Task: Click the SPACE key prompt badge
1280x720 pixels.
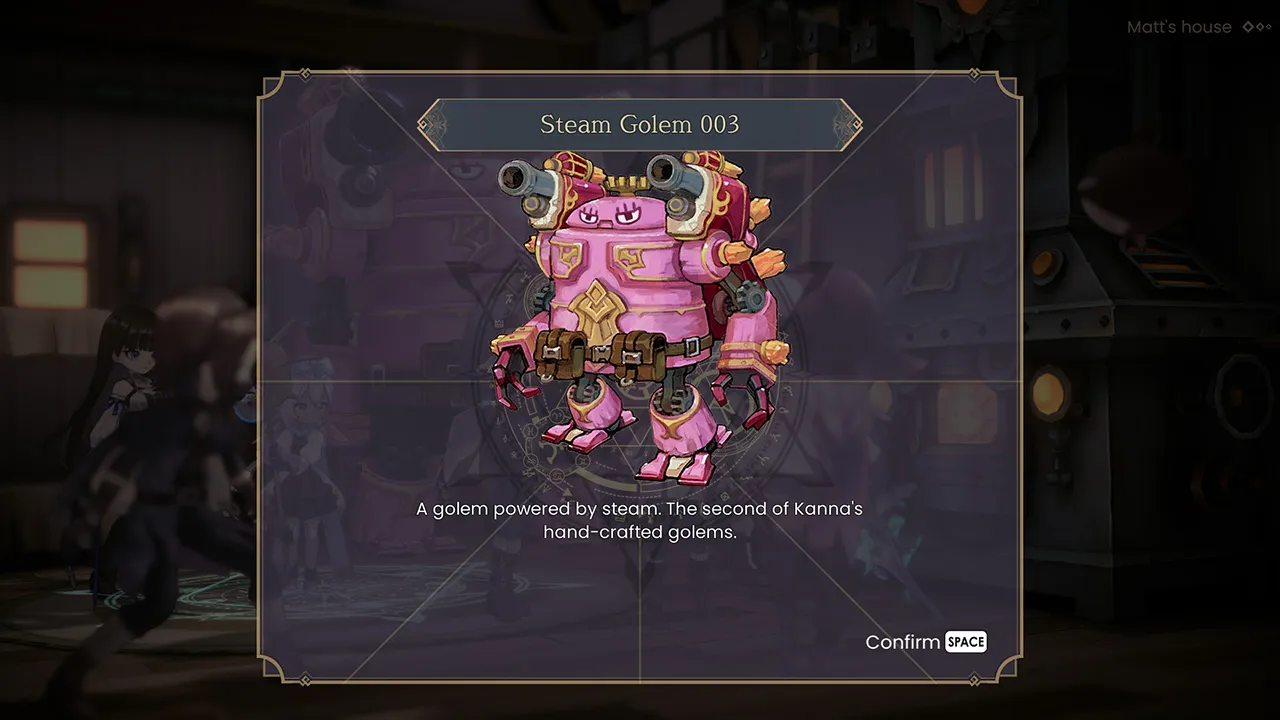Action: (965, 642)
